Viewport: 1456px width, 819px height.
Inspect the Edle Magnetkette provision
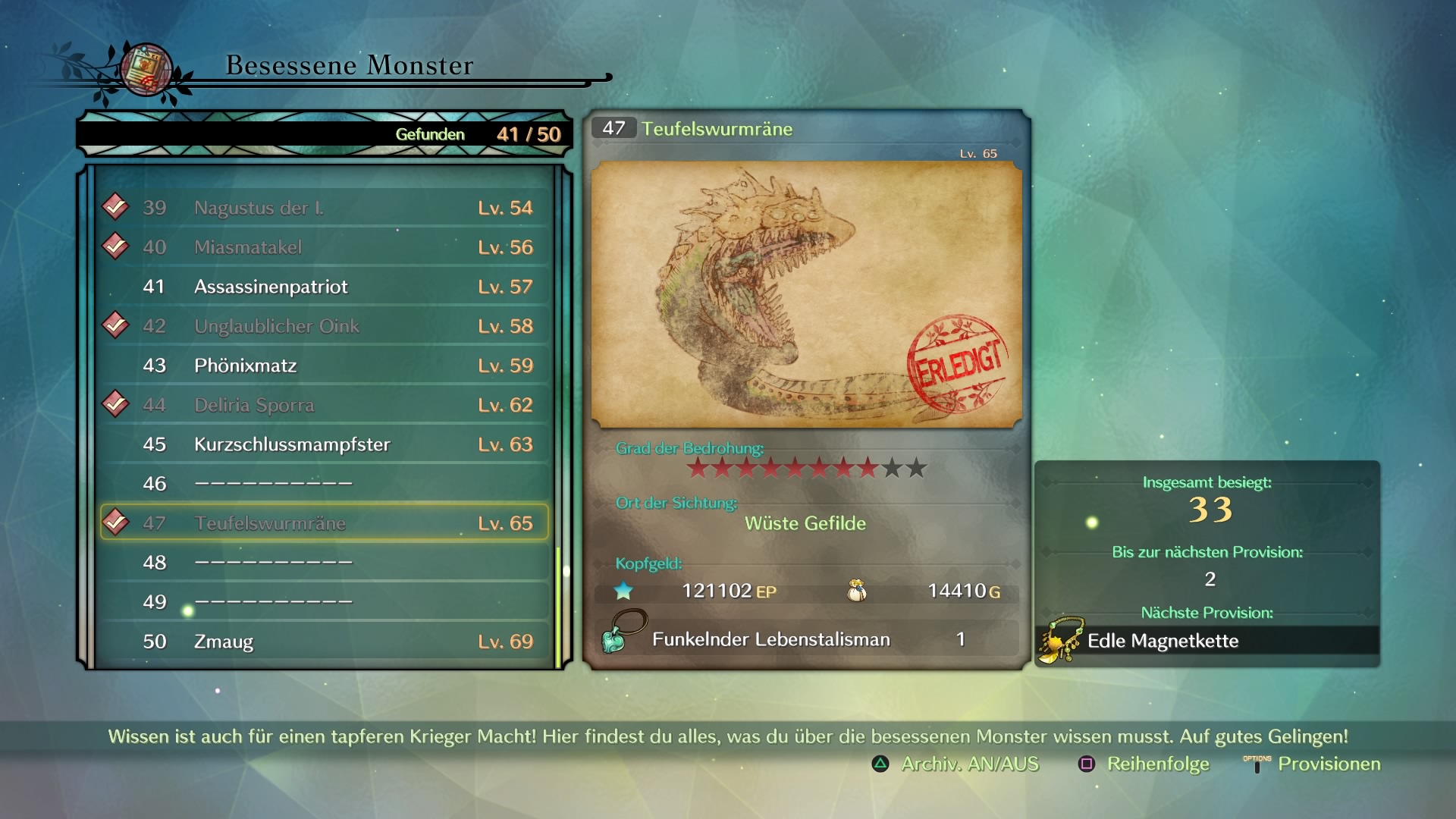(x=1162, y=641)
